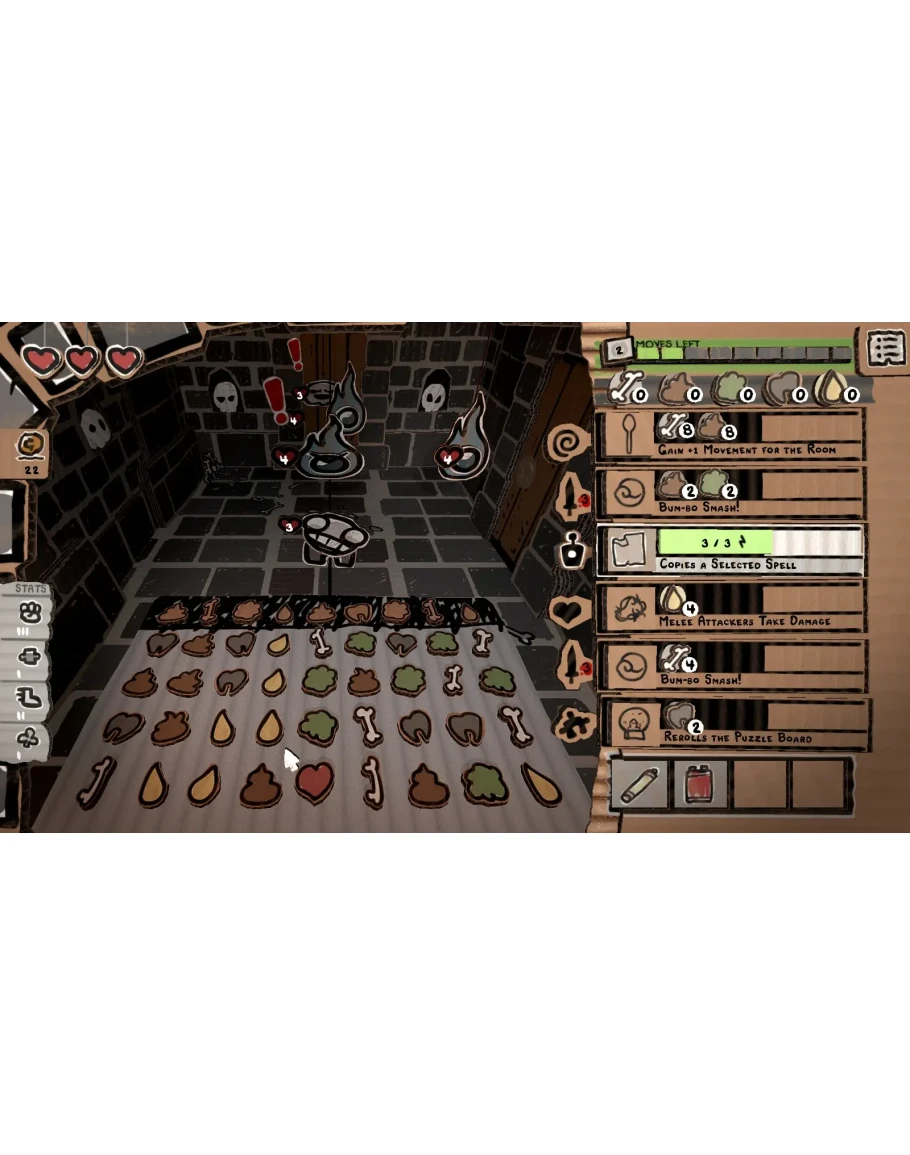
Task: Cast Bum-bo Smash costing poop and booger
Action: (730, 493)
